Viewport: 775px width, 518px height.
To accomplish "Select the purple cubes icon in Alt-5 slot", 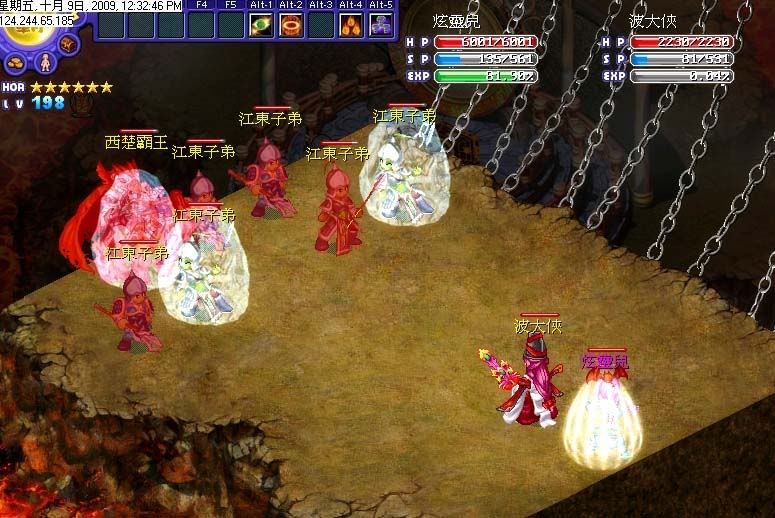I will coord(381,25).
